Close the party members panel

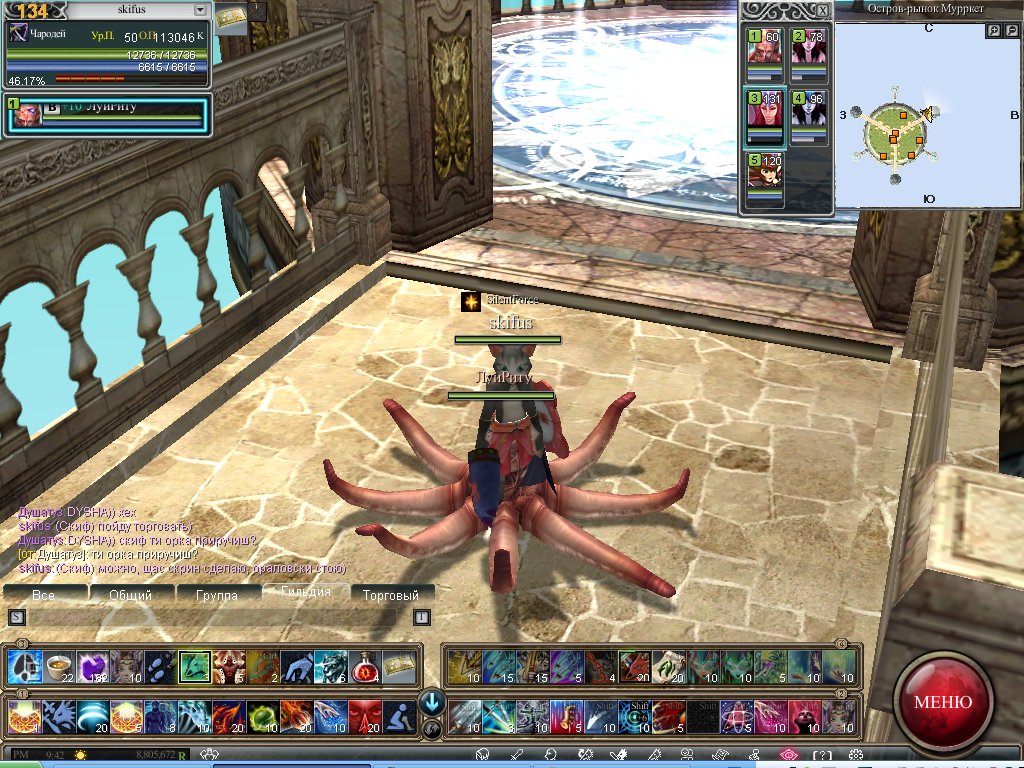click(822, 10)
